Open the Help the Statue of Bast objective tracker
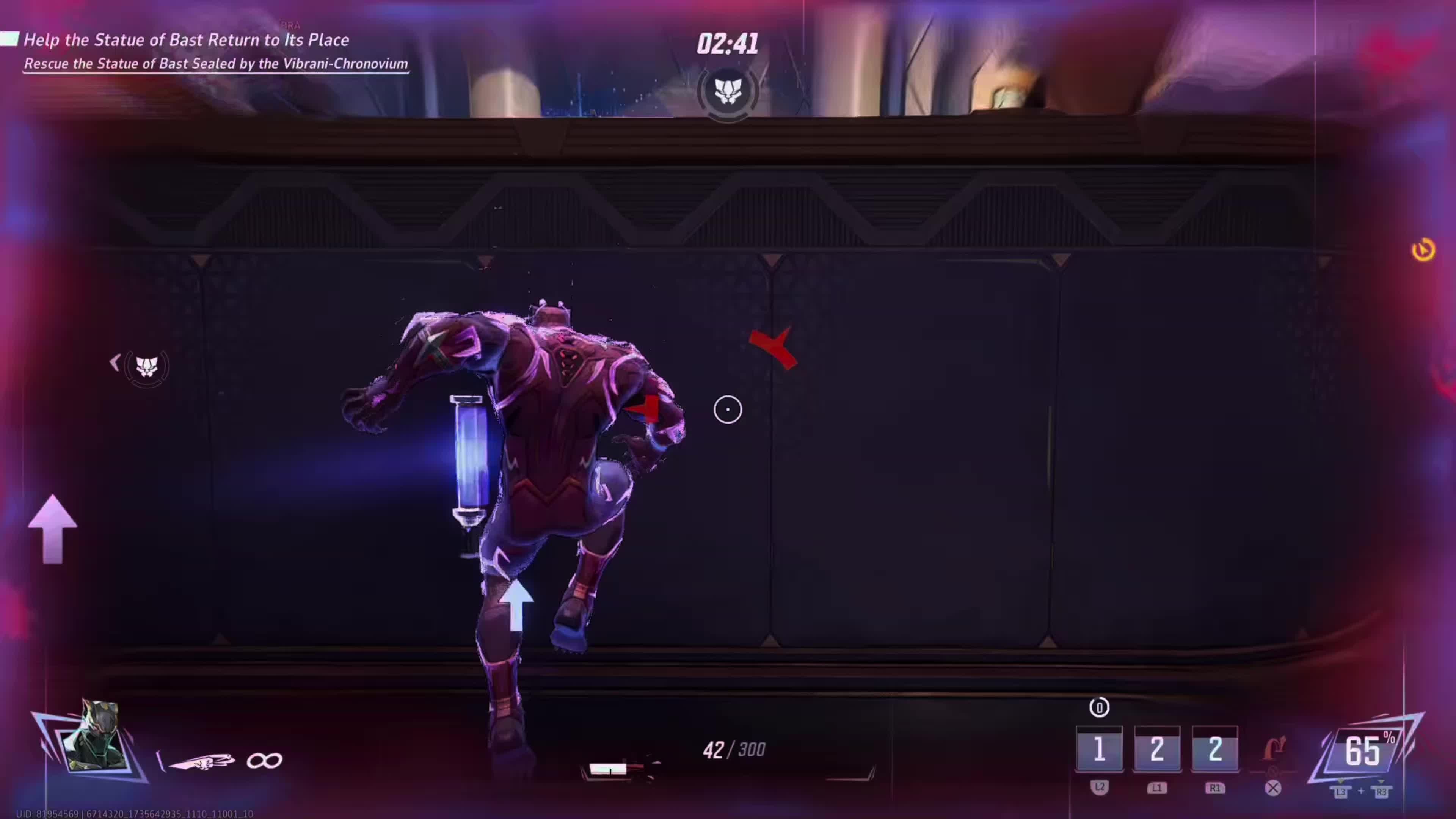Image resolution: width=1456 pixels, height=819 pixels. pos(187,40)
